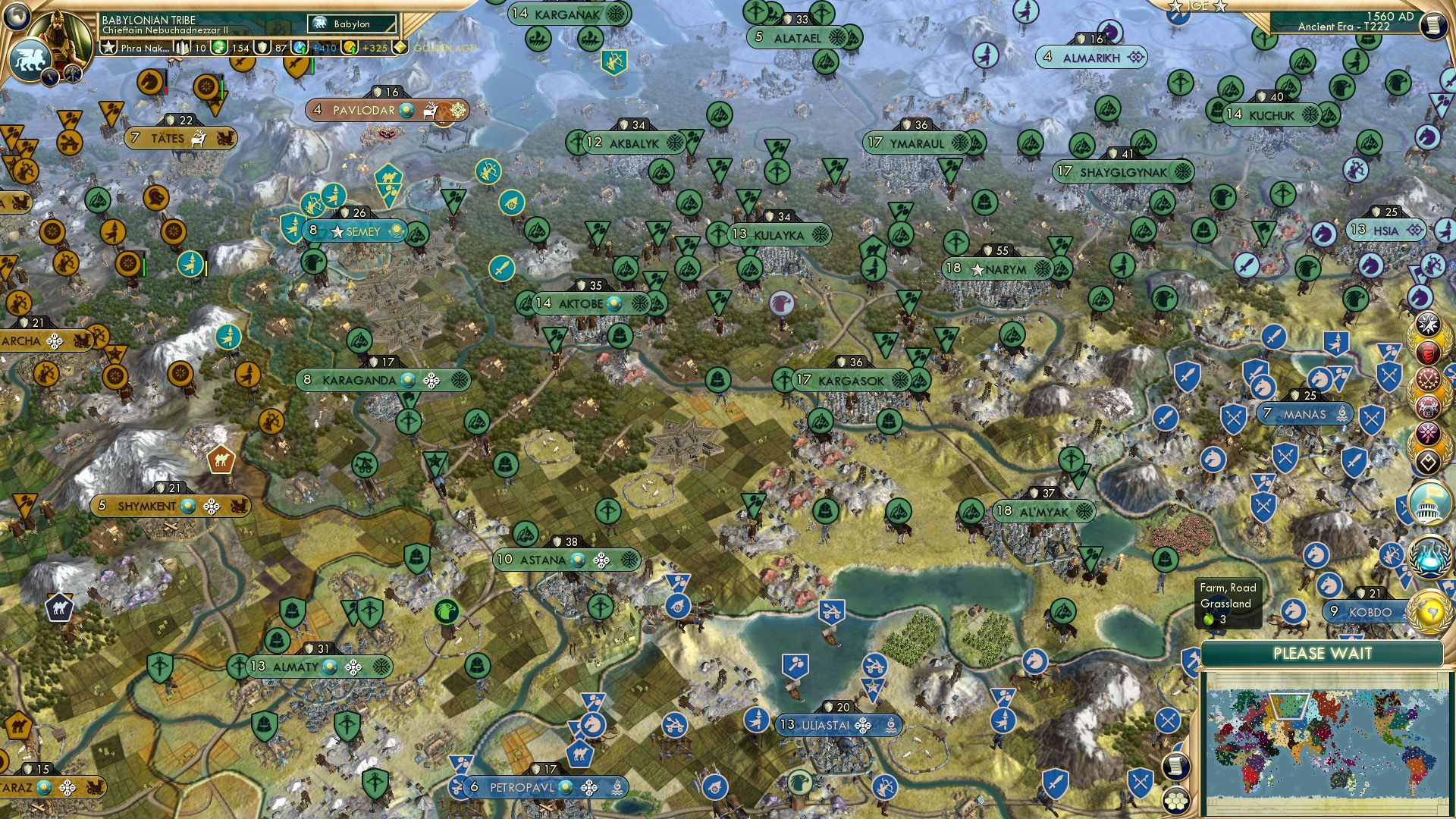Toggle the hex grid overlay icon bottom-right
This screenshot has width=1456, height=819.
coord(1175,802)
